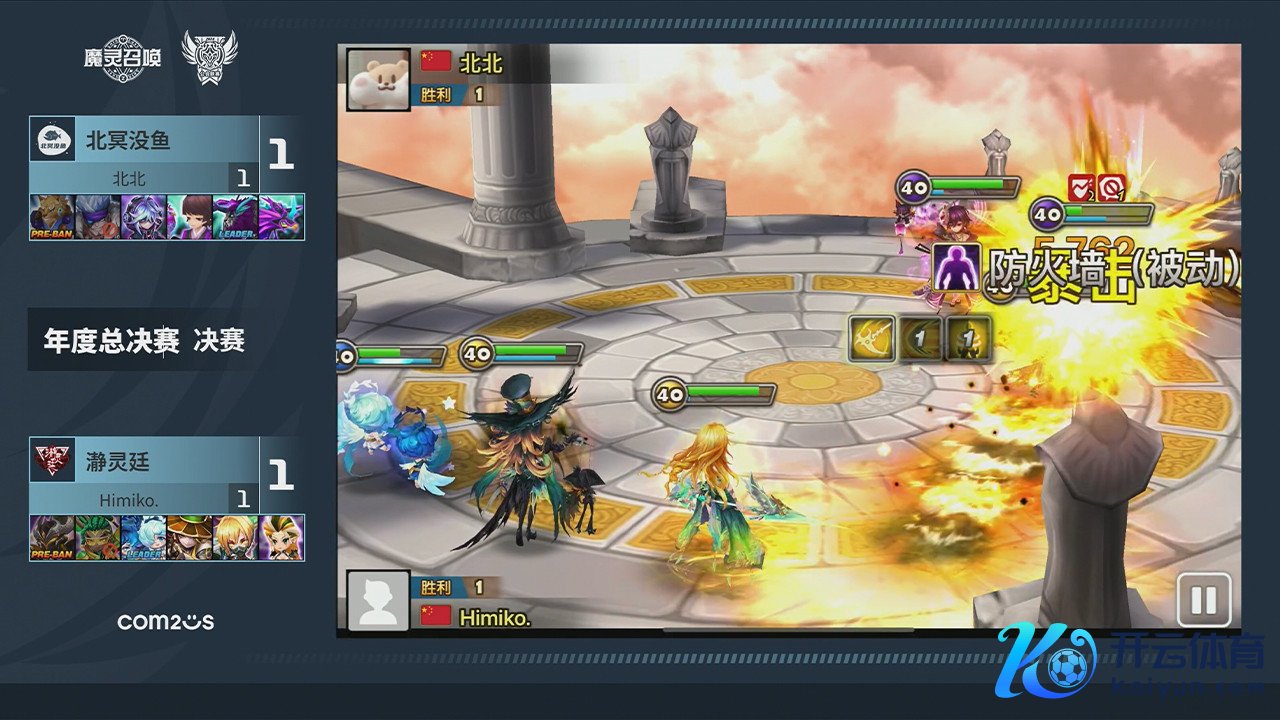
Task: Tap the 防火墙 passive skill icon
Action: [956, 267]
